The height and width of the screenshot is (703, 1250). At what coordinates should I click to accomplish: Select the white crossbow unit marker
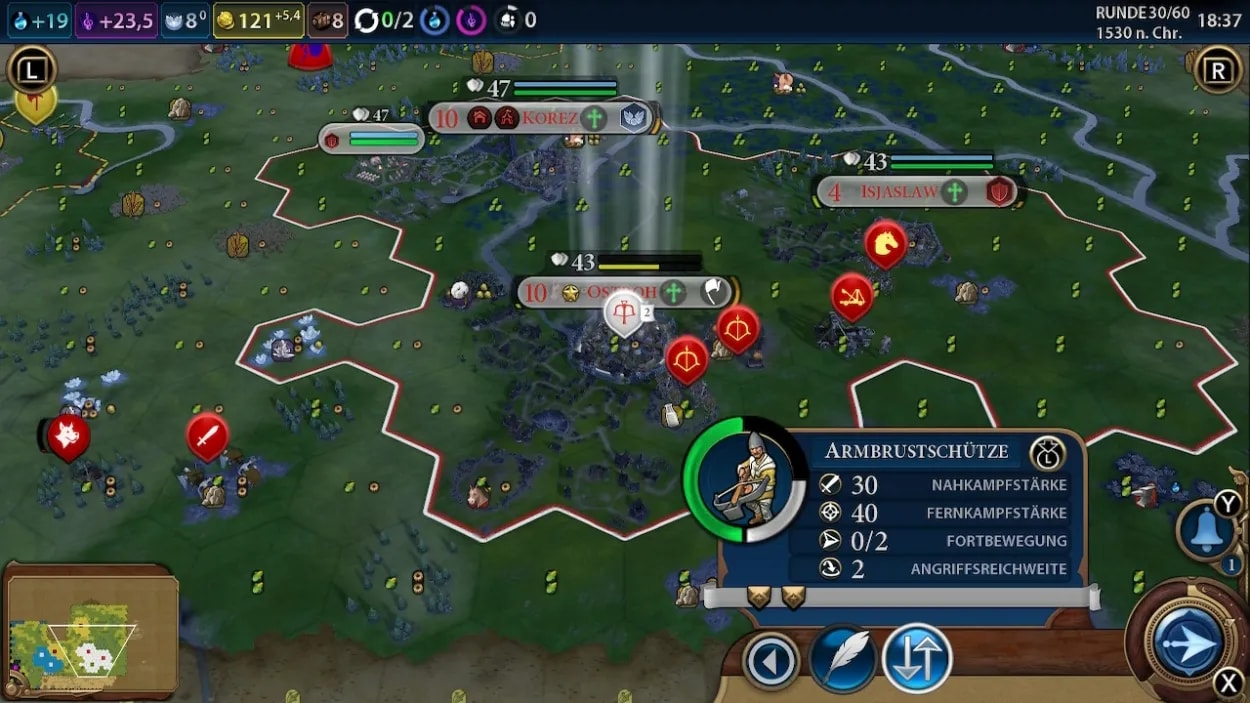point(624,314)
